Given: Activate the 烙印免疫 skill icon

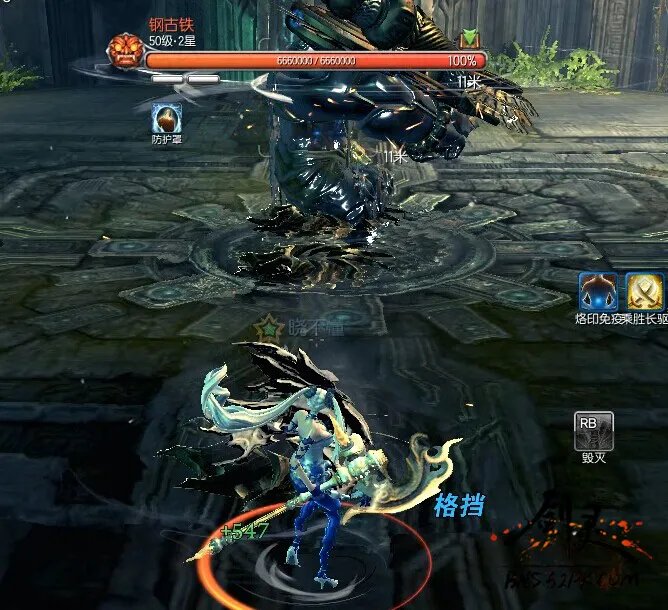Looking at the screenshot, I should pos(598,292).
